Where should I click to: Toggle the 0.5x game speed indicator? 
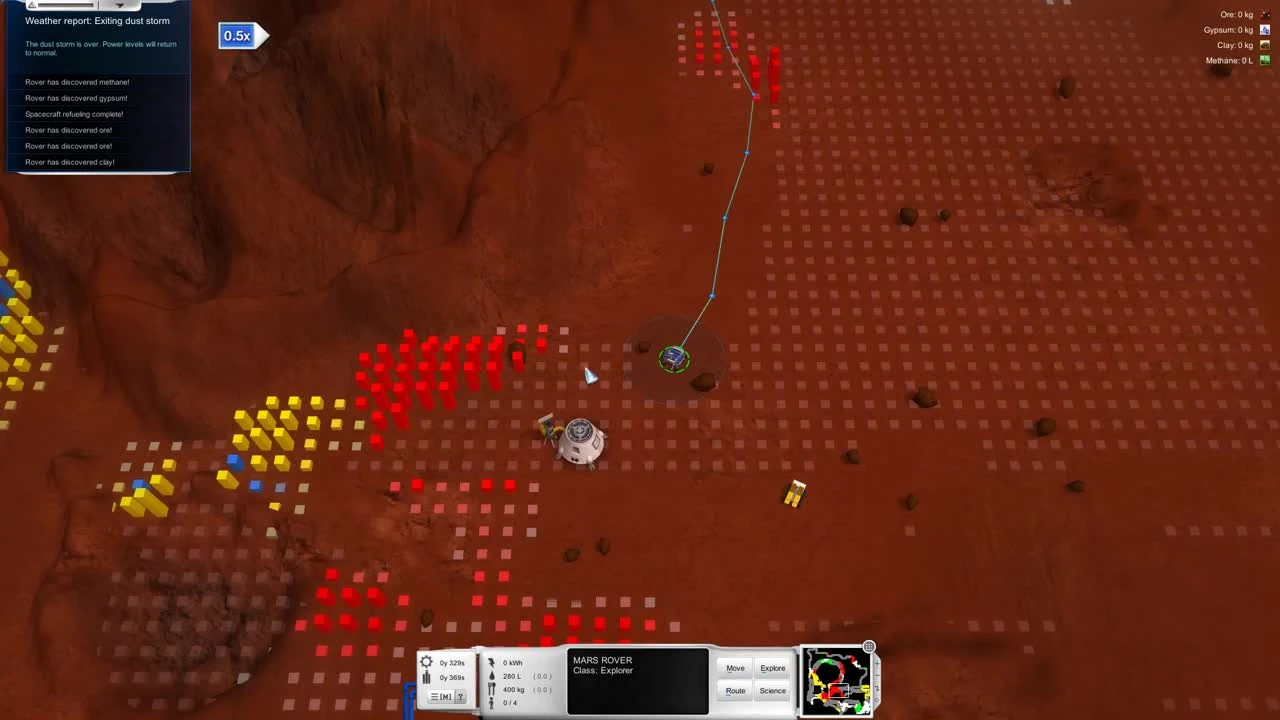pyautogui.click(x=237, y=36)
